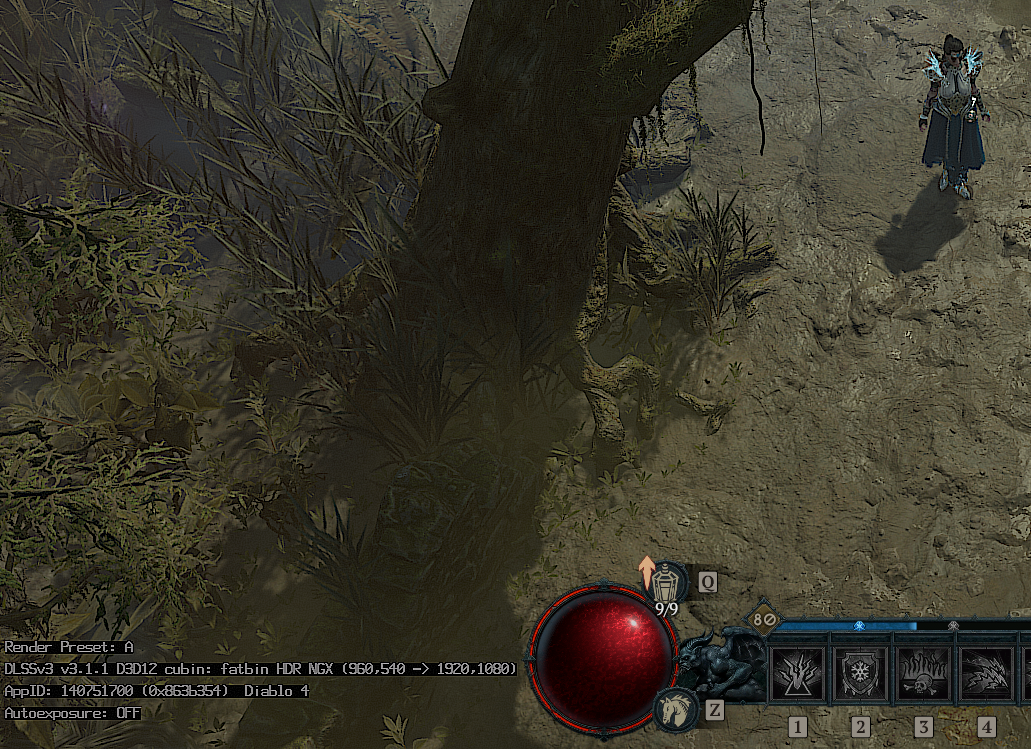Trigger the jagged lightning skill in slot 4
The image size is (1031, 749).
(985, 674)
